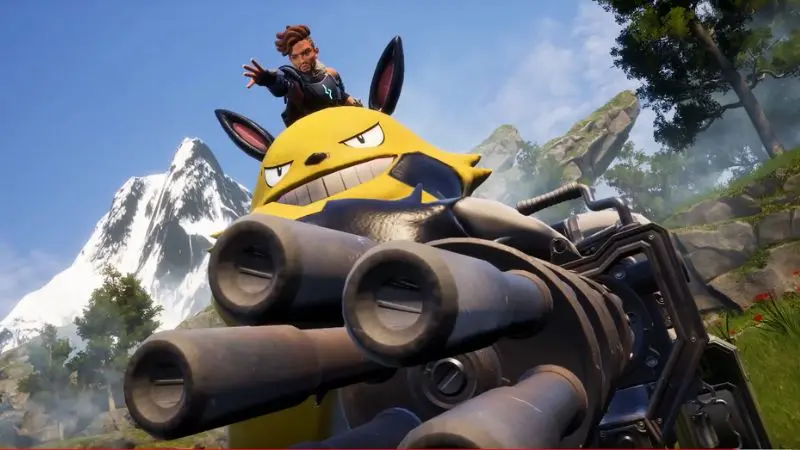Seek the red video progress bar

click(x=400, y=448)
